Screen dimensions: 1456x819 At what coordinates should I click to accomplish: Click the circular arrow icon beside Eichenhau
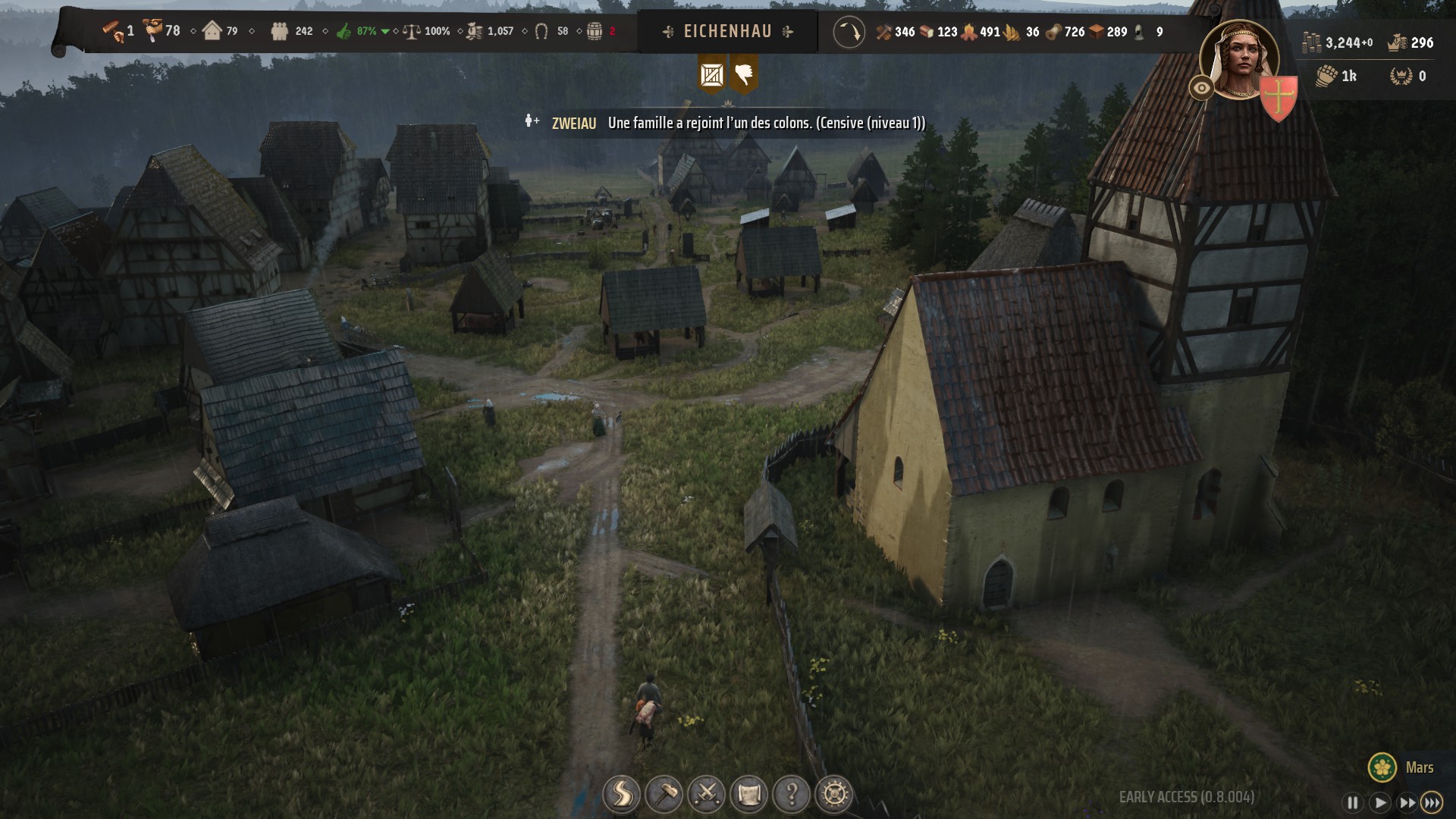[x=849, y=32]
